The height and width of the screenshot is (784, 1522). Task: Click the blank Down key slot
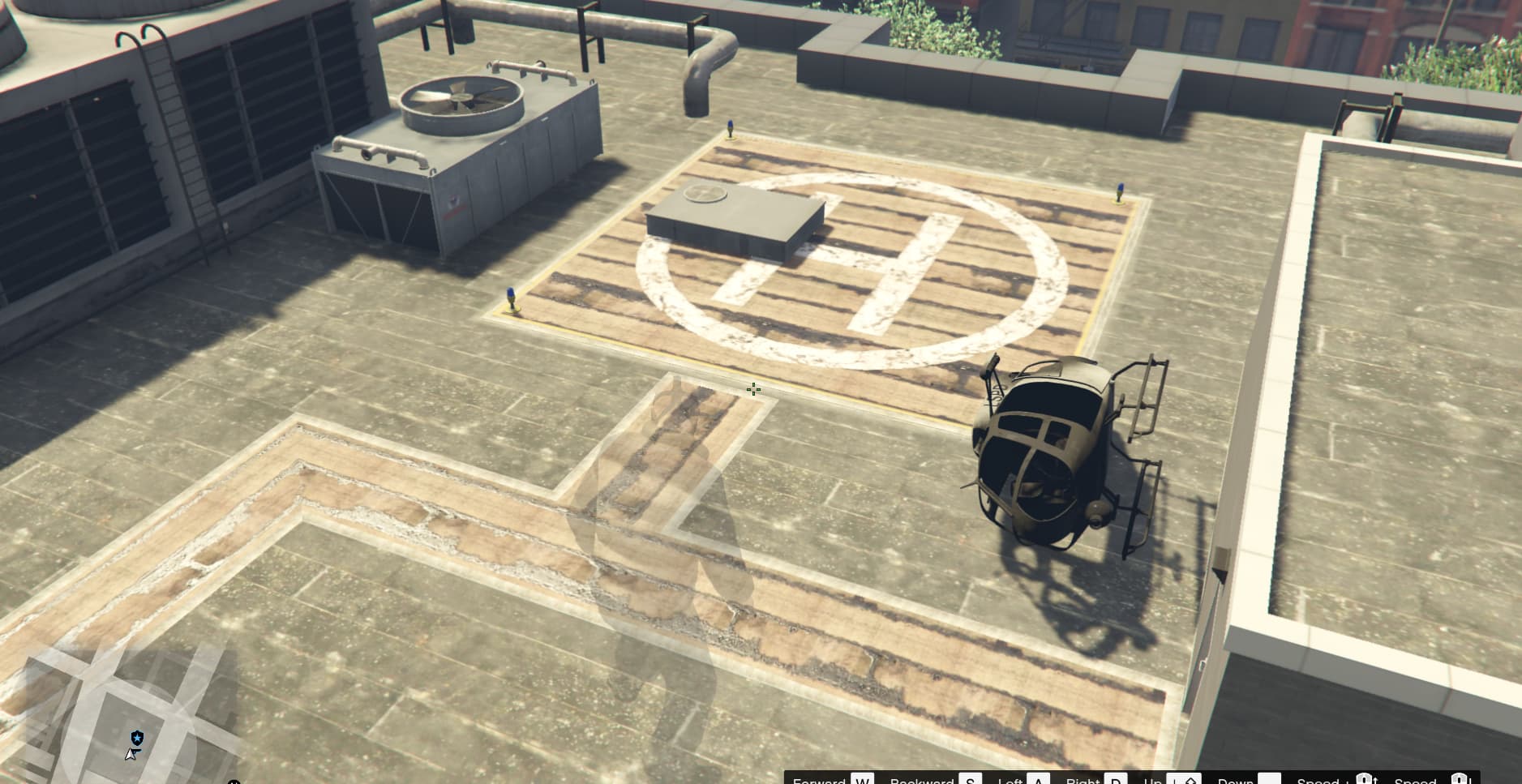(x=1270, y=779)
